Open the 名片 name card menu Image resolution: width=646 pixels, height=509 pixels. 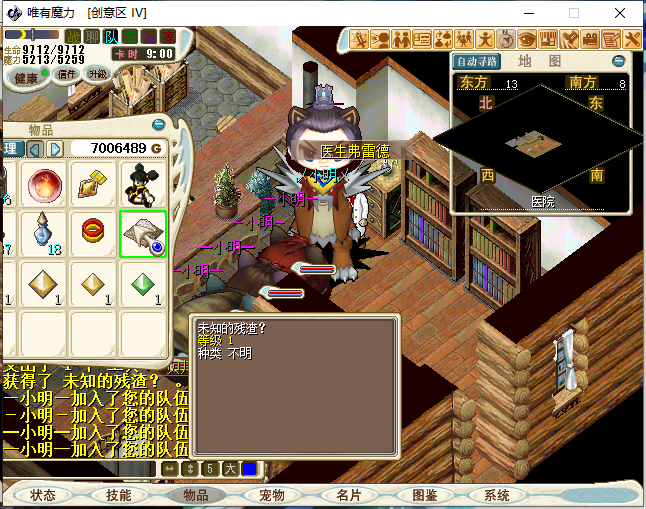pyautogui.click(x=348, y=495)
